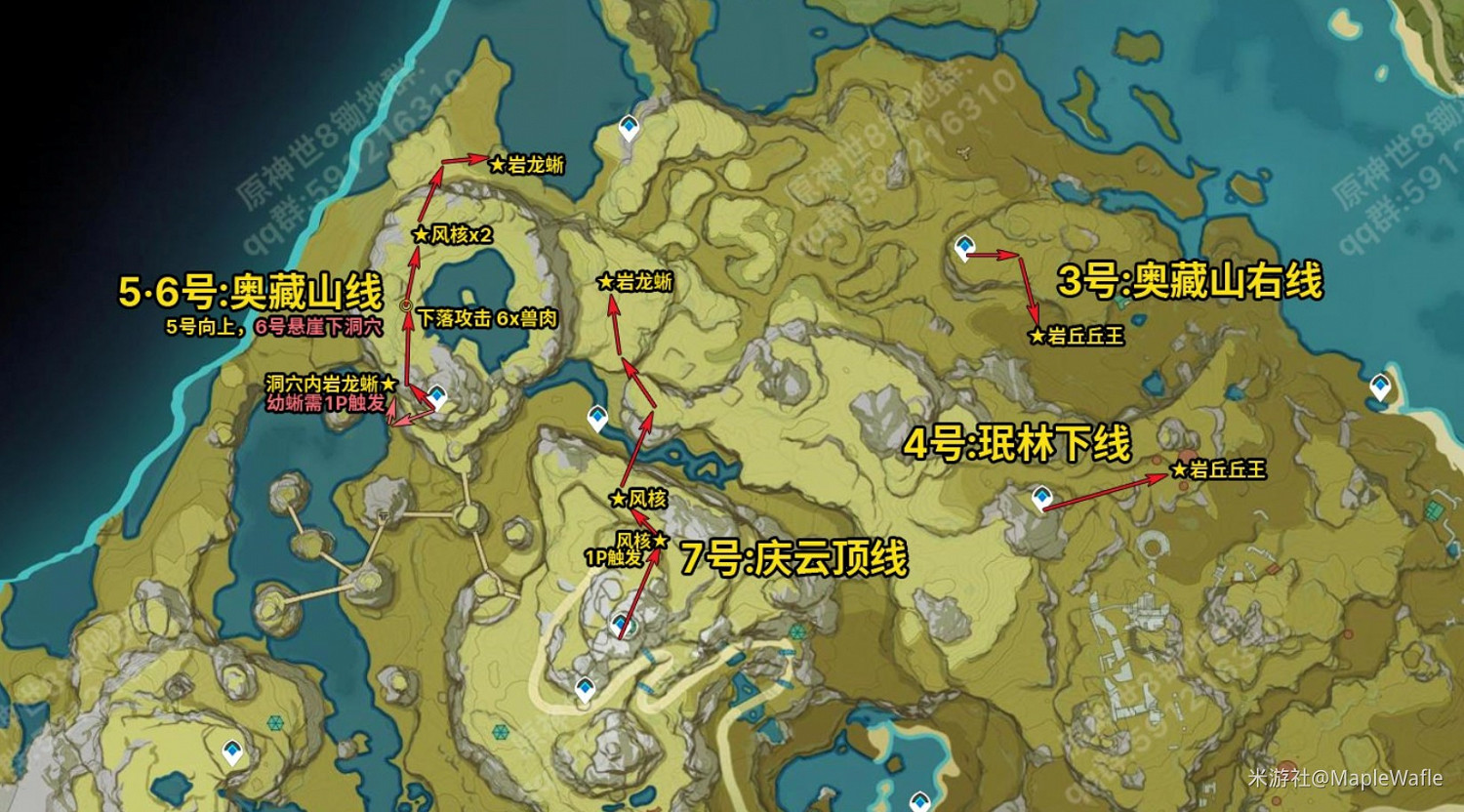Click the teleport waypoint below 4号:珉林下线 label
This screenshot has height=812, width=1464.
(x=1041, y=497)
